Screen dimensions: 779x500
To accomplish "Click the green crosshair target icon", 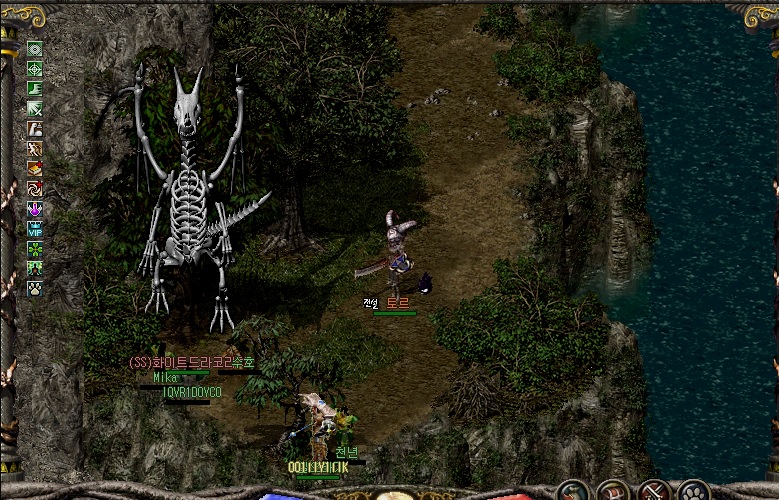I will click(35, 68).
